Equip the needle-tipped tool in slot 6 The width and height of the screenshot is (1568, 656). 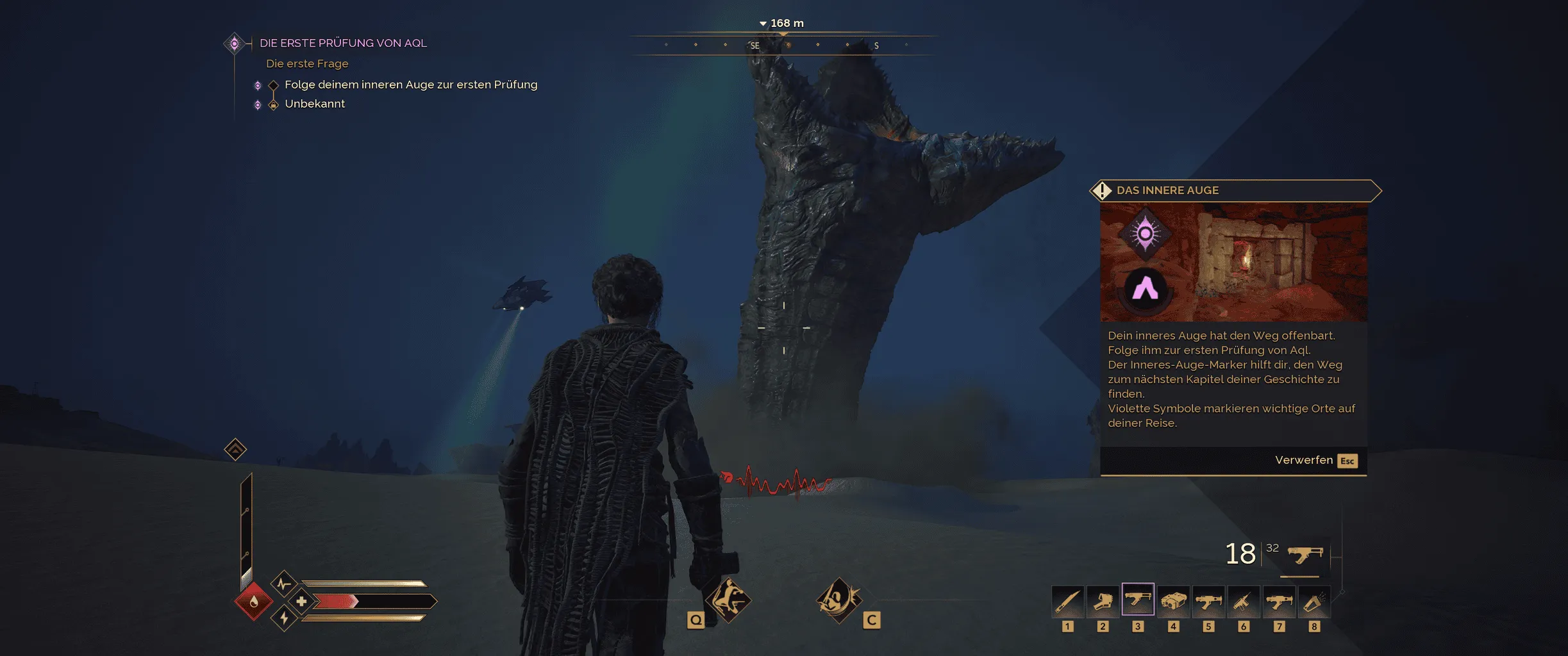click(1244, 601)
